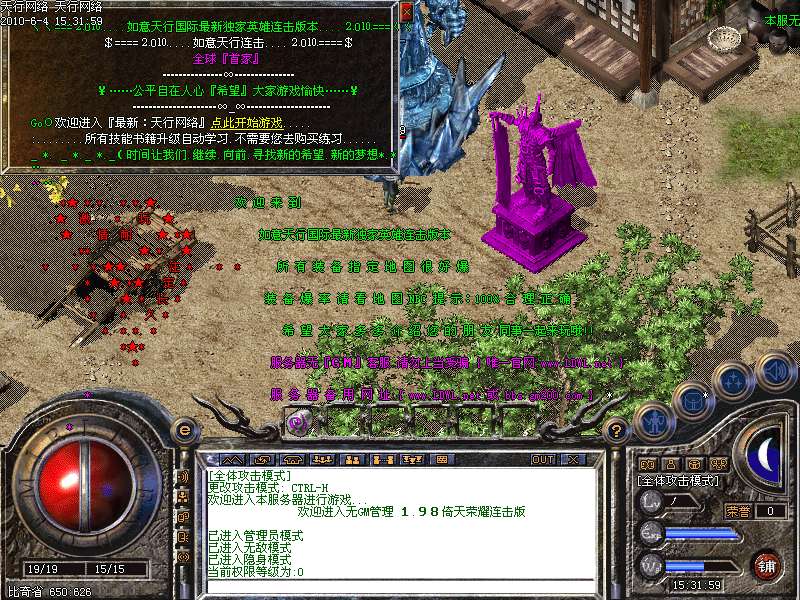The width and height of the screenshot is (800, 600).
Task: Click the purple orb above the chat window
Action: tap(297, 422)
